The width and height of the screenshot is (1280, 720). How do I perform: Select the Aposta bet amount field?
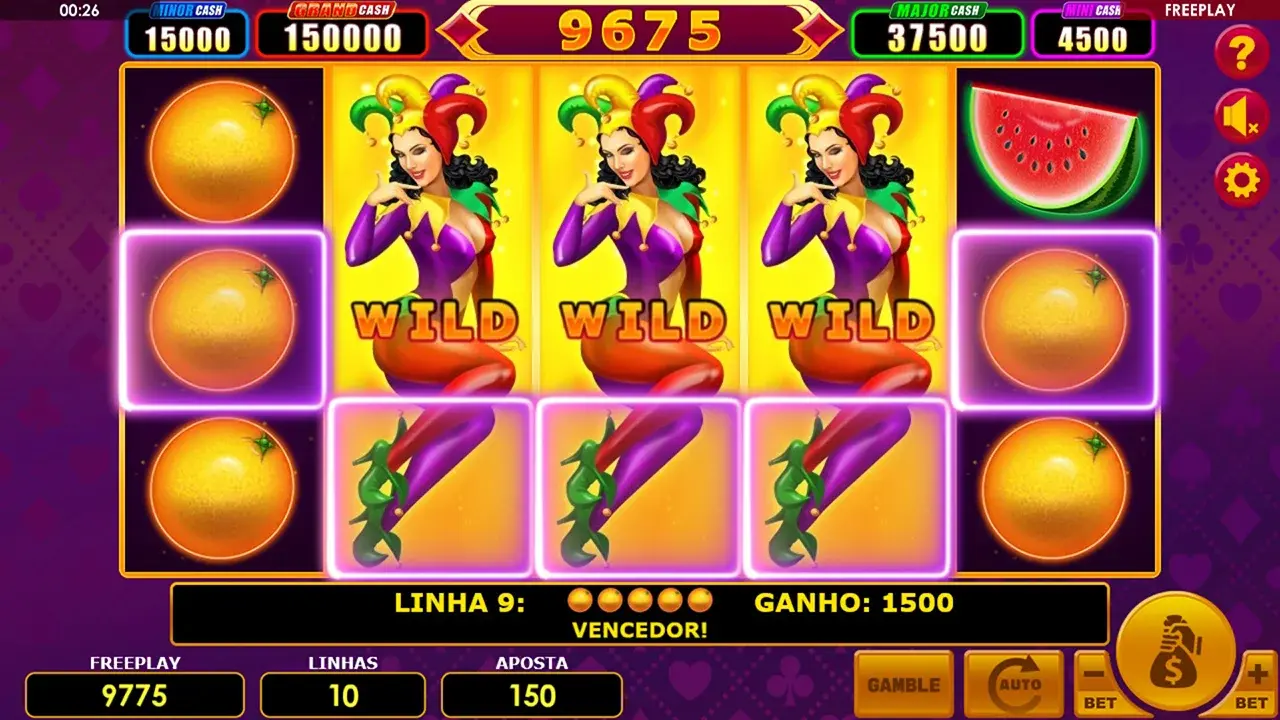tap(531, 695)
